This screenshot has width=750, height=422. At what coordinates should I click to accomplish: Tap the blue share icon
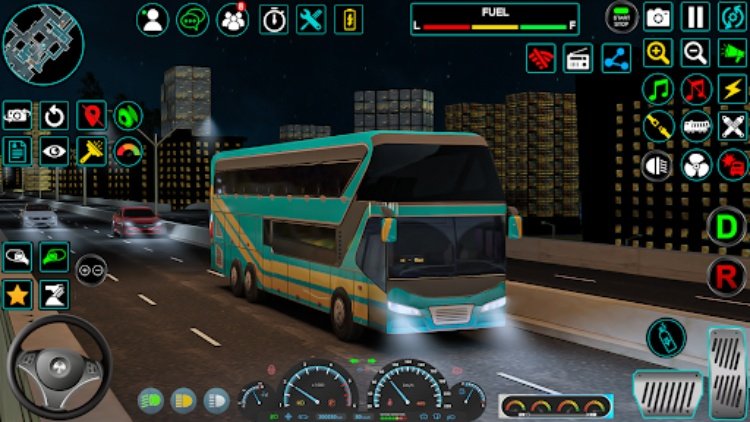point(616,58)
